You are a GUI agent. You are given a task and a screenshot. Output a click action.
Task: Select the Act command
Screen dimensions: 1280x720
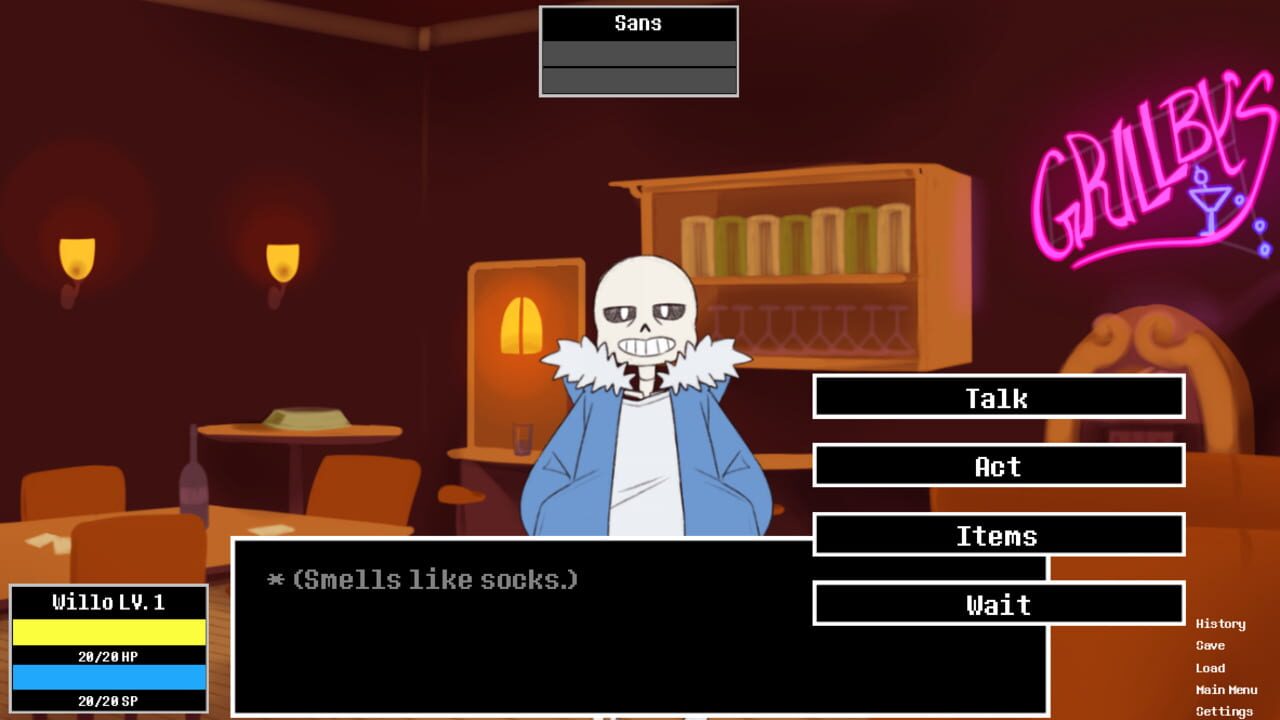coord(997,466)
